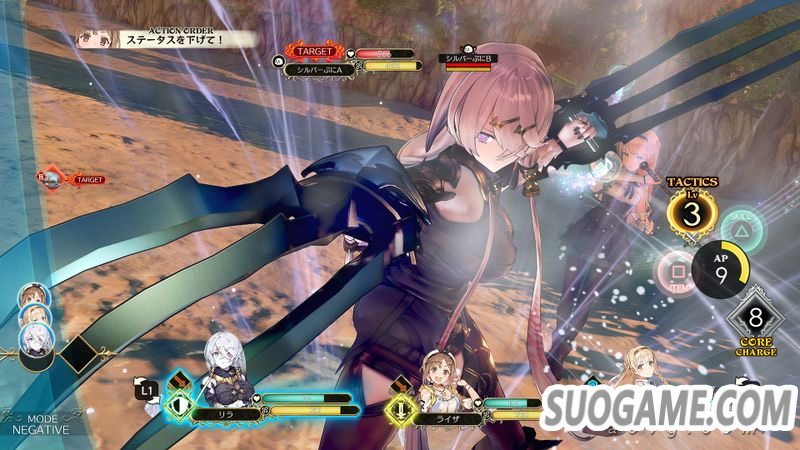Open the SKILL command circle
Image resolution: width=800 pixels, height=450 pixels.
(741, 228)
